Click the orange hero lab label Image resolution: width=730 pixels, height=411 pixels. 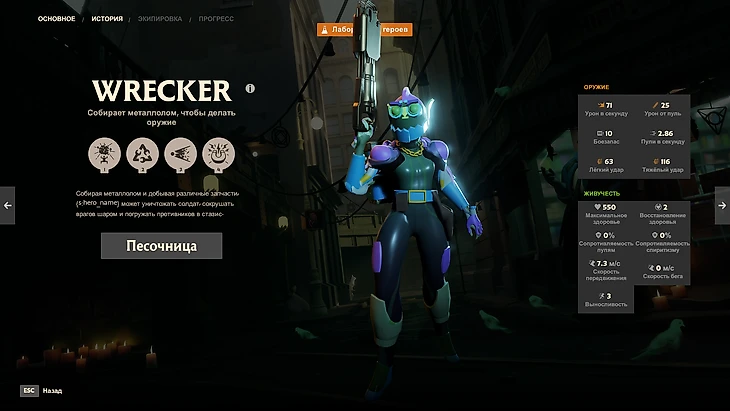[364, 30]
